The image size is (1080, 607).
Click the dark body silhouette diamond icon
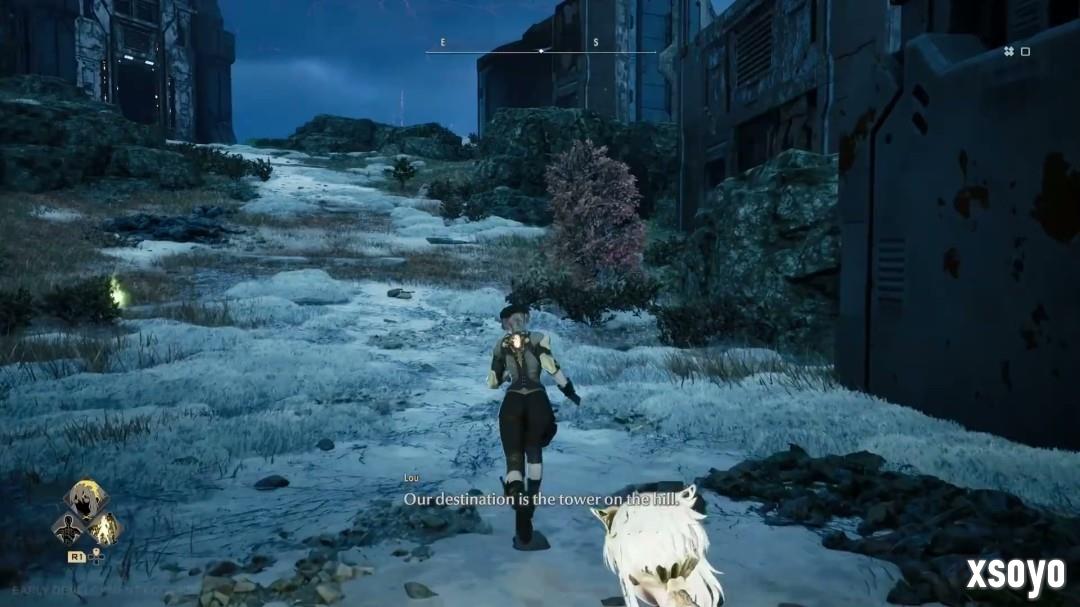[68, 528]
